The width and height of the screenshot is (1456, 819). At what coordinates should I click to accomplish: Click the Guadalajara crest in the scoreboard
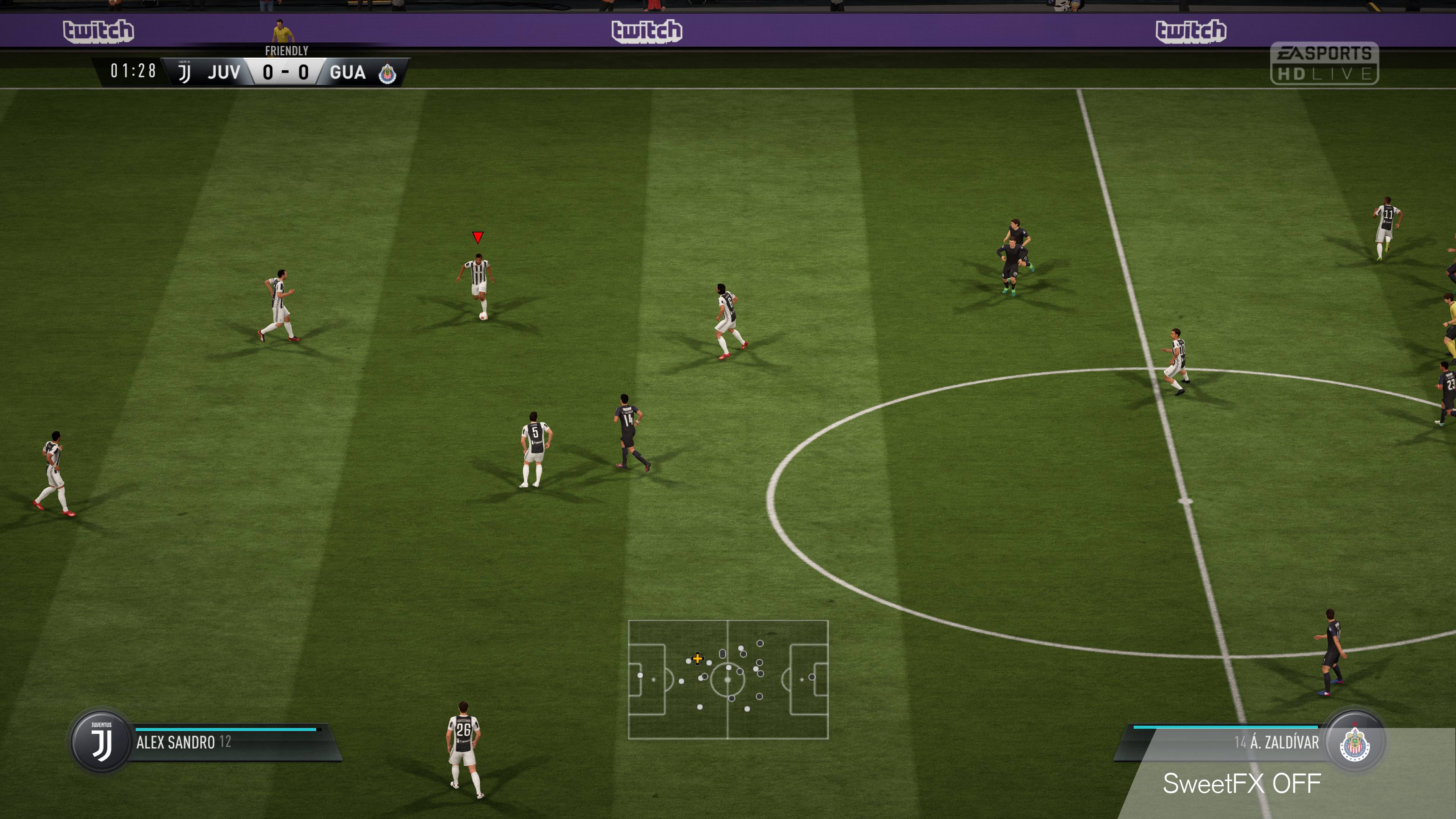[387, 73]
